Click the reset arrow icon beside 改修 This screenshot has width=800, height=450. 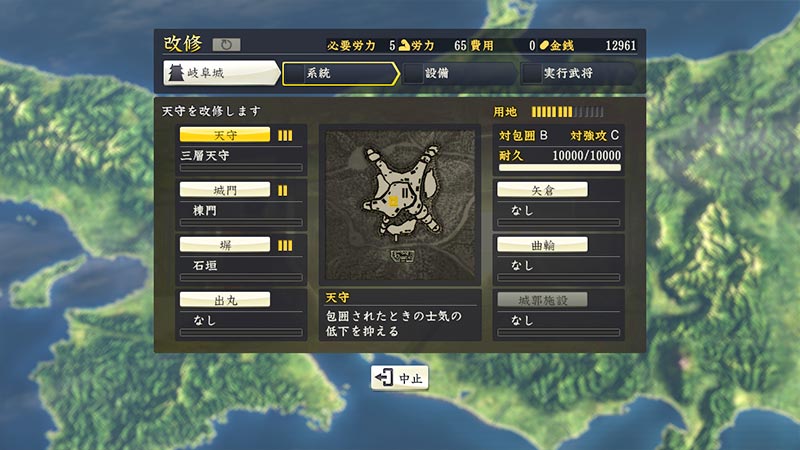[x=226, y=45]
